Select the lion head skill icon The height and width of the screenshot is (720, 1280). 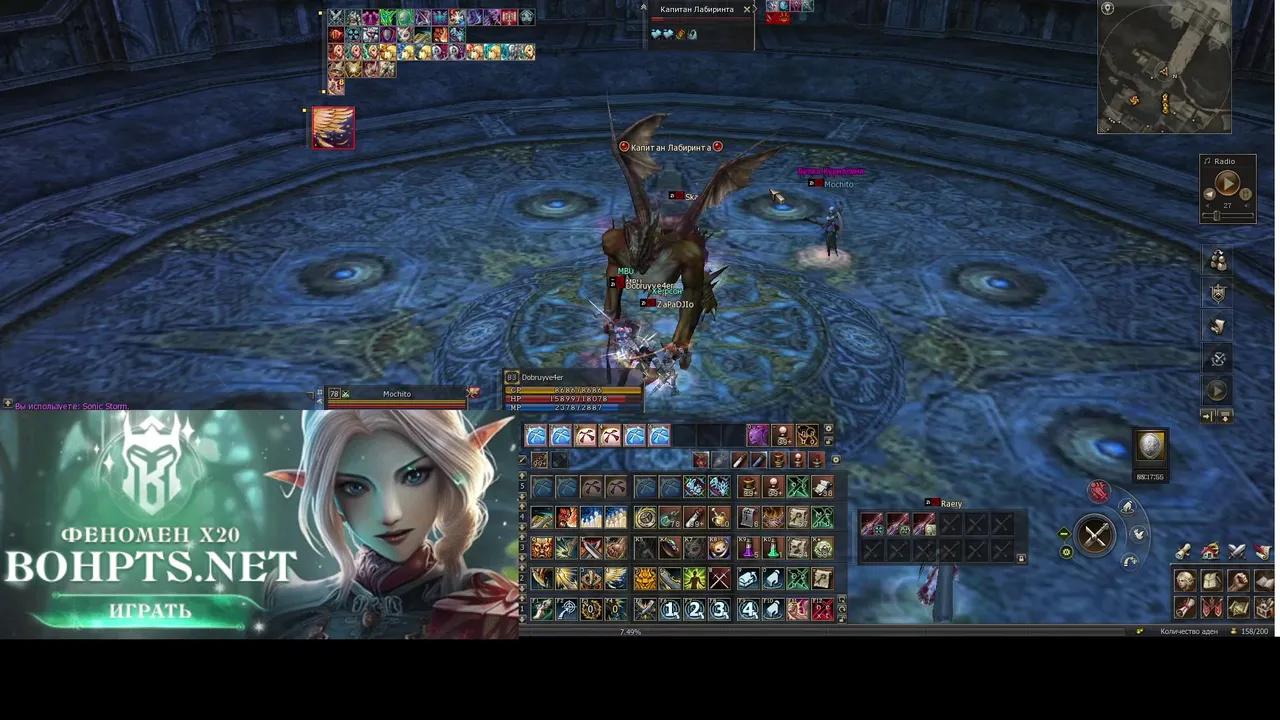point(645,577)
